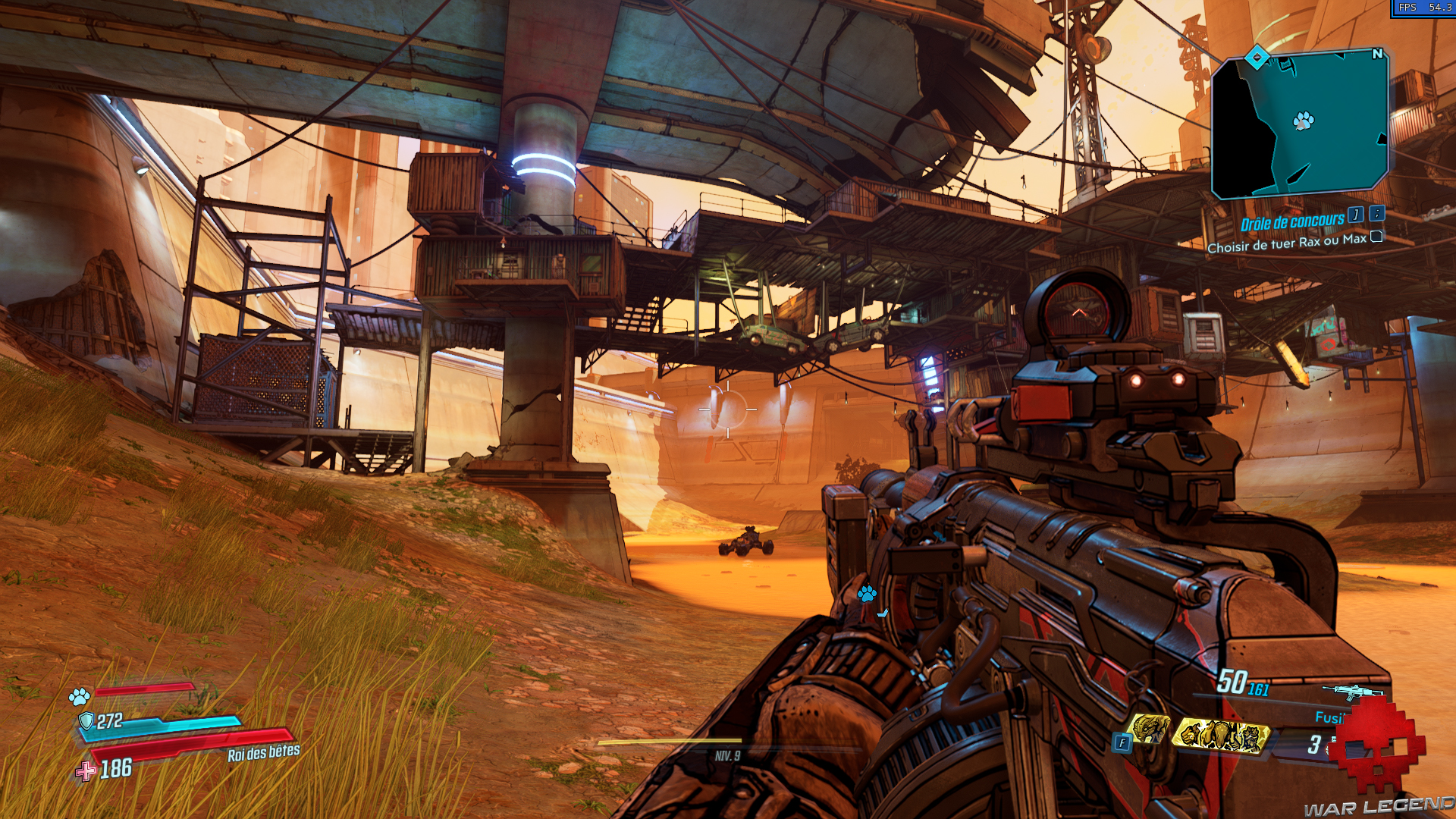
Task: Click the square button prompt next to objective
Action: [1376, 237]
